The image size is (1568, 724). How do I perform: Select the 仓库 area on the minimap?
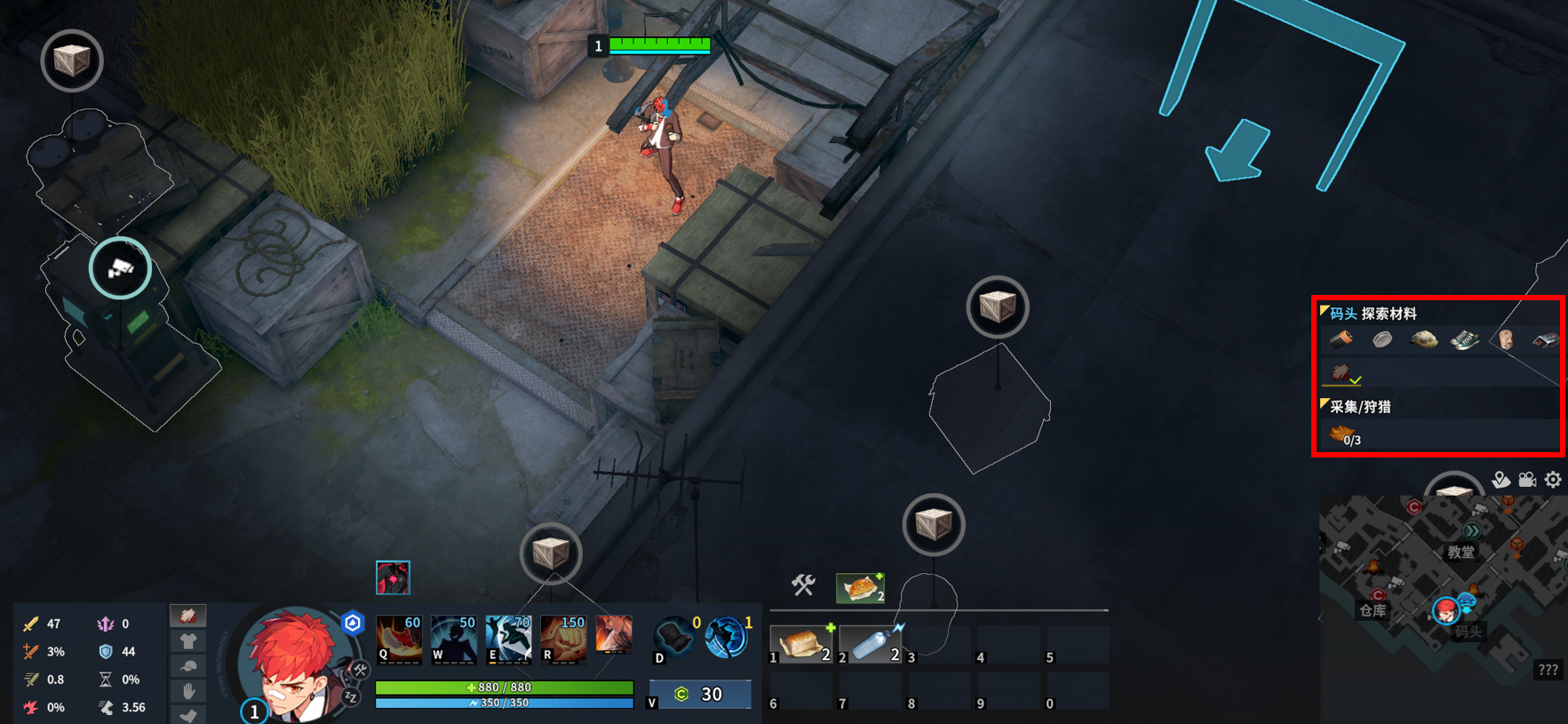pos(1373,610)
